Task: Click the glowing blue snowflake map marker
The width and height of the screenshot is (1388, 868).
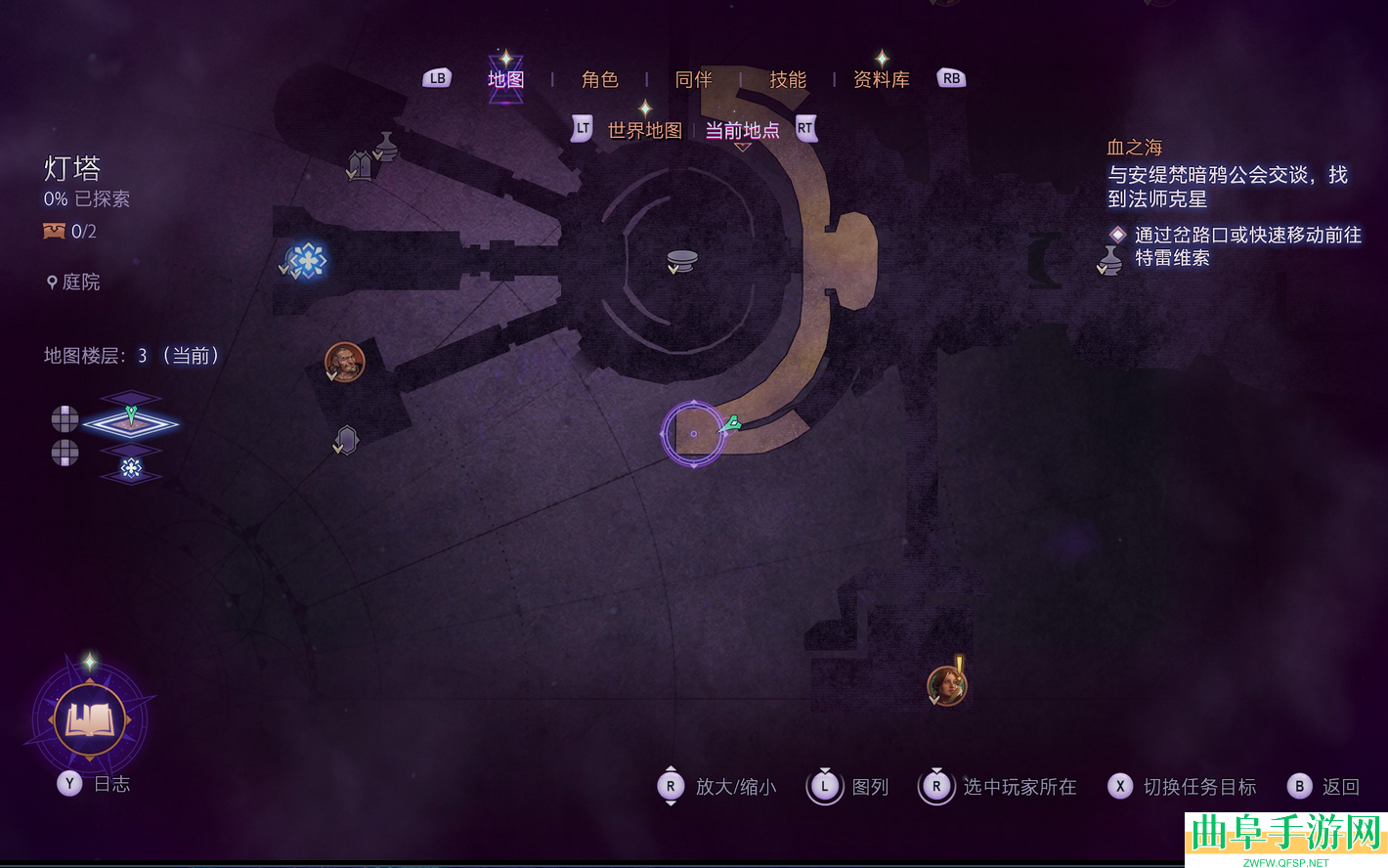Action: pos(308,260)
